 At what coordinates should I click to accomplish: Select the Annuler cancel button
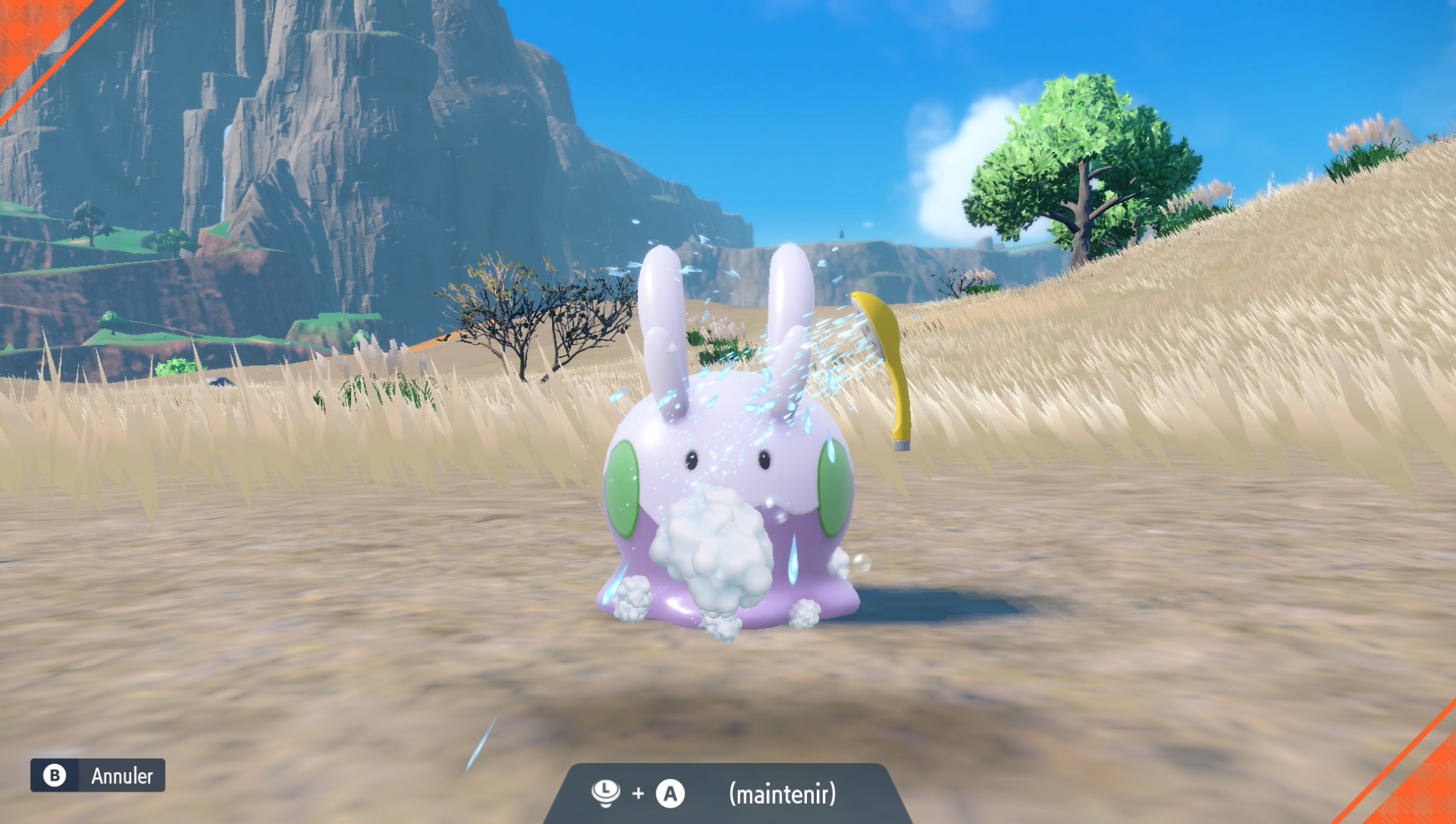(98, 775)
